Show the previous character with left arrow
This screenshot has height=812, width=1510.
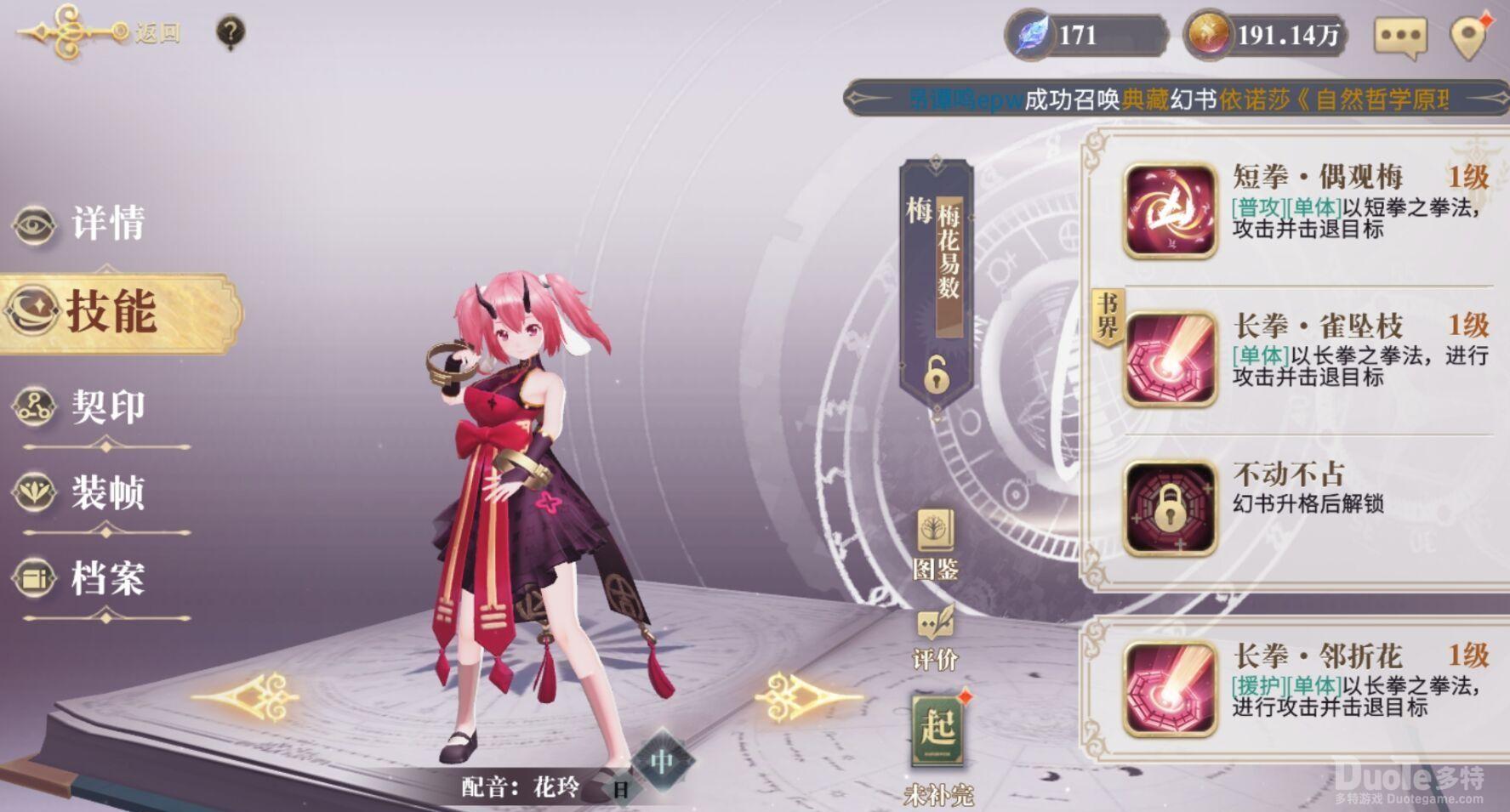coord(247,697)
